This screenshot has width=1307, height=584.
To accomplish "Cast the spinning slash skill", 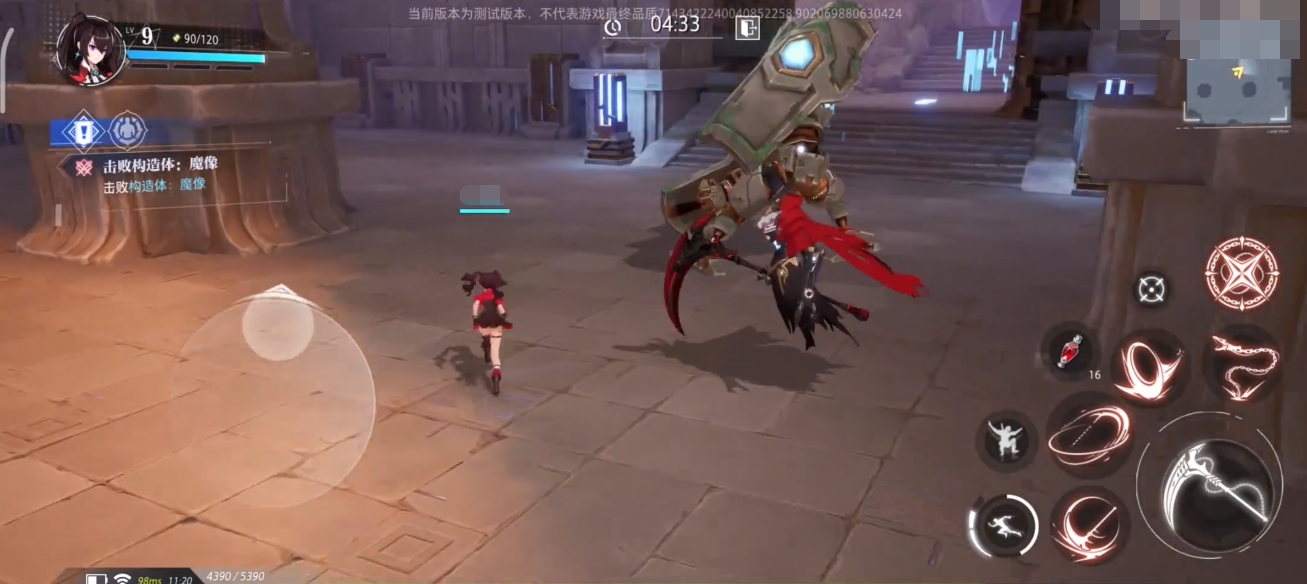I will pos(1089,434).
